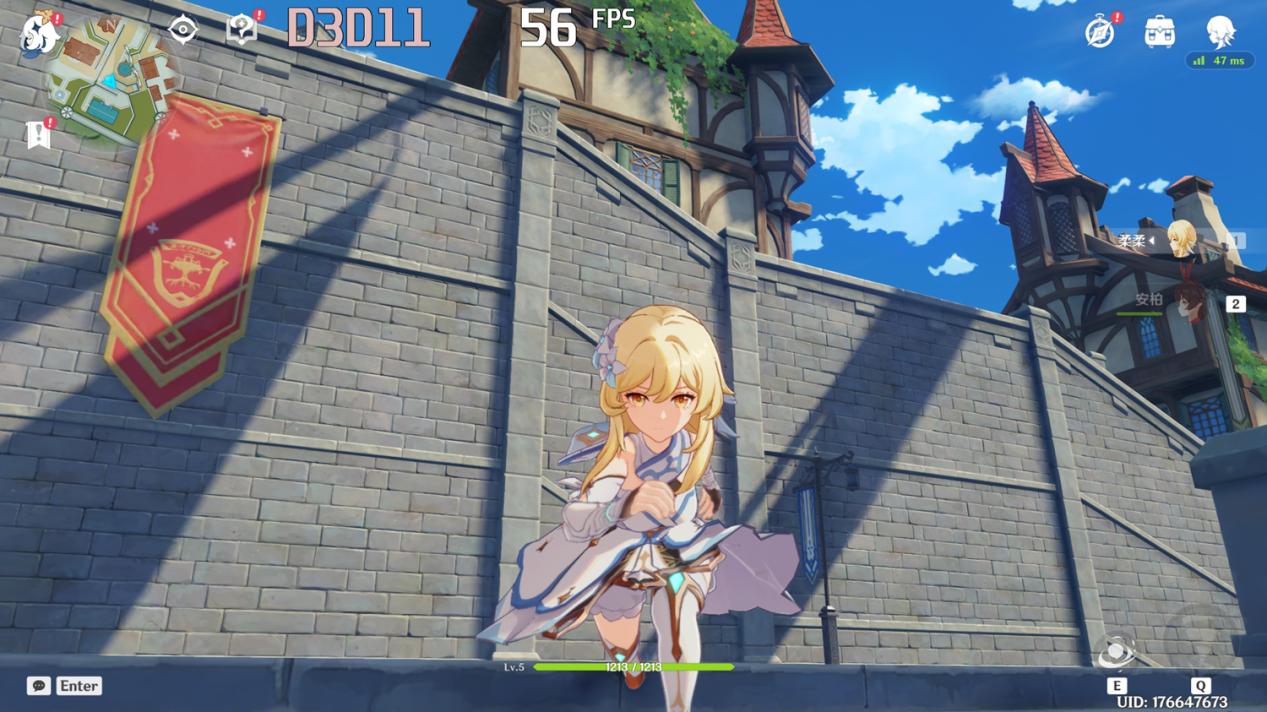
Task: Open the compass adventure handbook icon
Action: tap(1100, 32)
